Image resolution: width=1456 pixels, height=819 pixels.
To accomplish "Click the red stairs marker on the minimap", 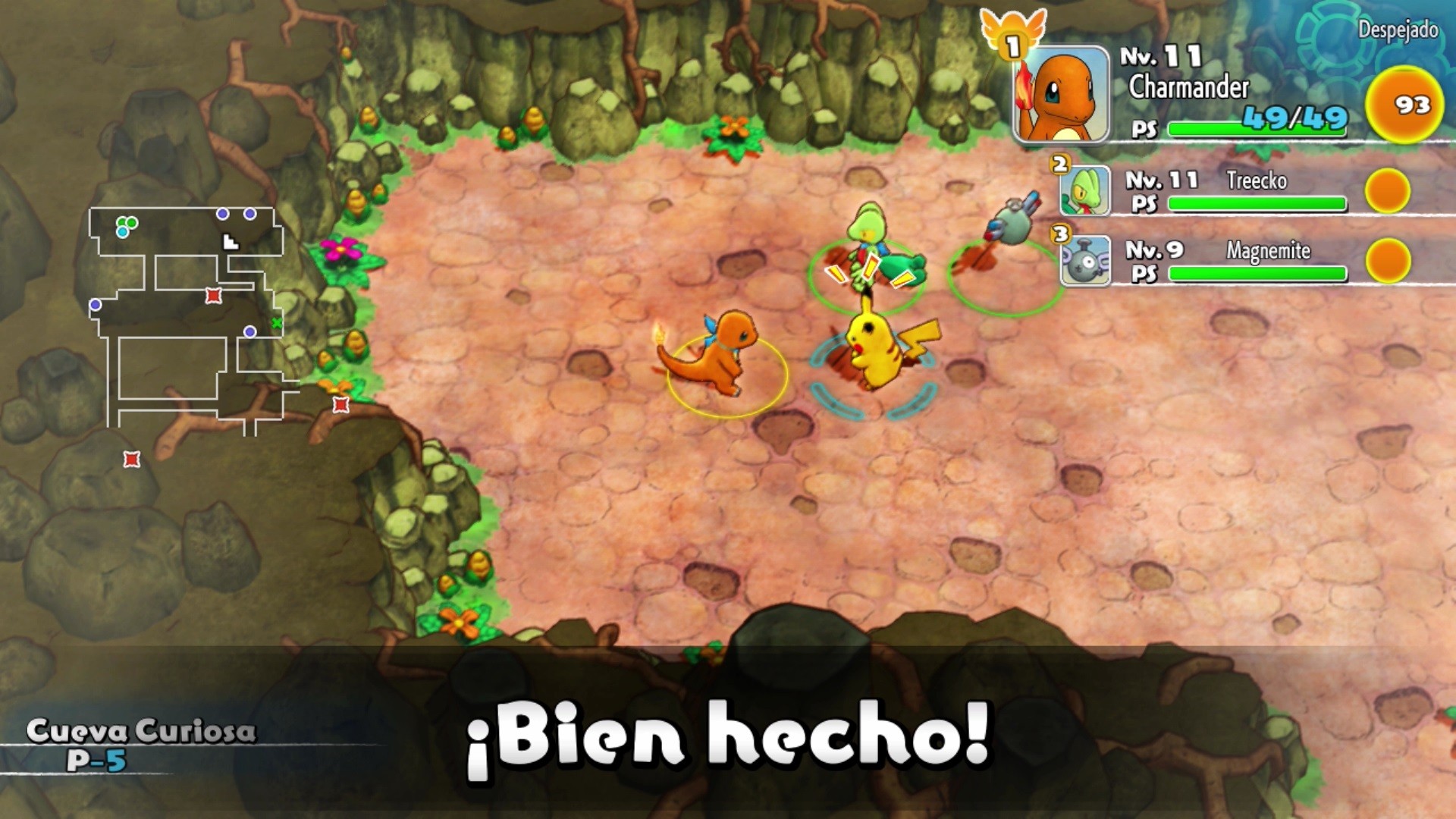I will pyautogui.click(x=213, y=294).
